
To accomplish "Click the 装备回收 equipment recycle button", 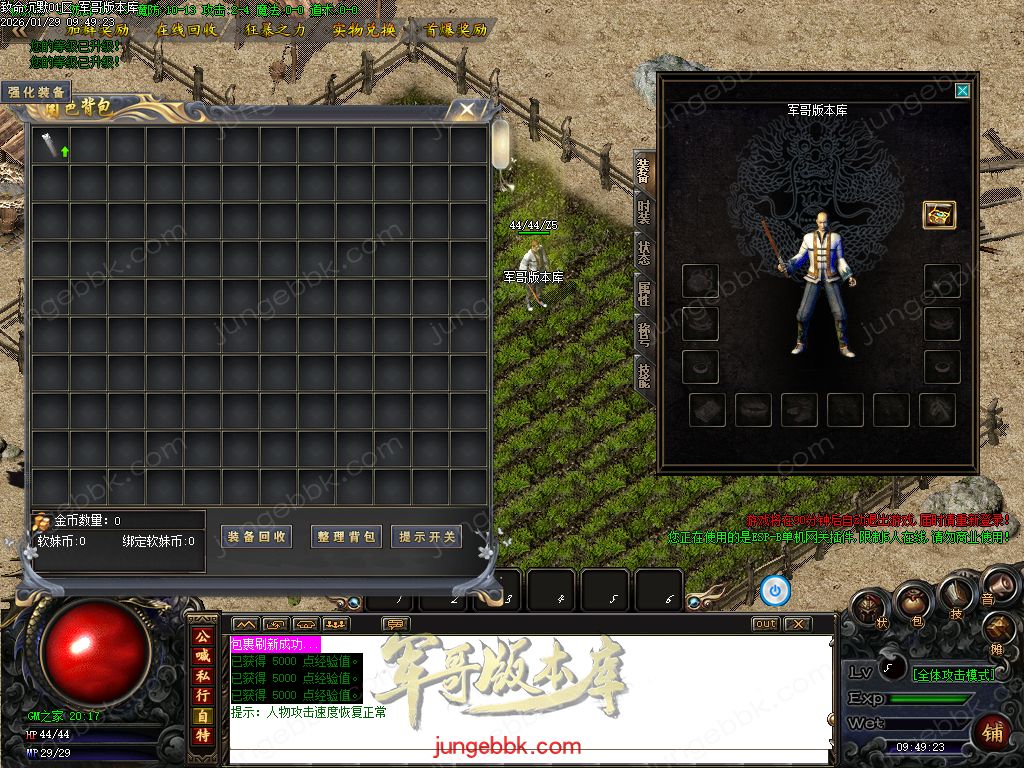I will click(x=255, y=537).
